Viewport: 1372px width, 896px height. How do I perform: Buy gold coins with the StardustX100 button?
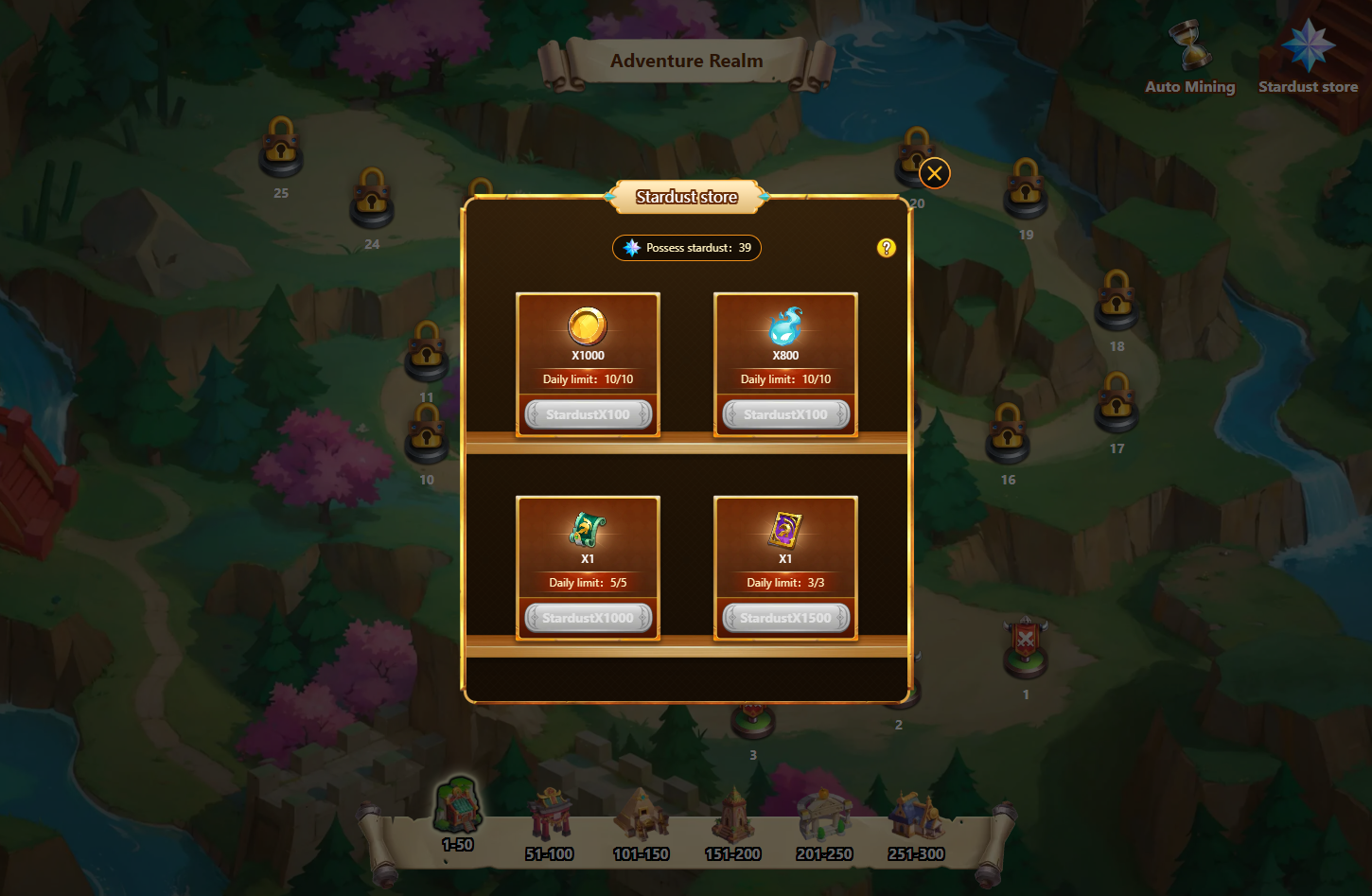tap(588, 414)
